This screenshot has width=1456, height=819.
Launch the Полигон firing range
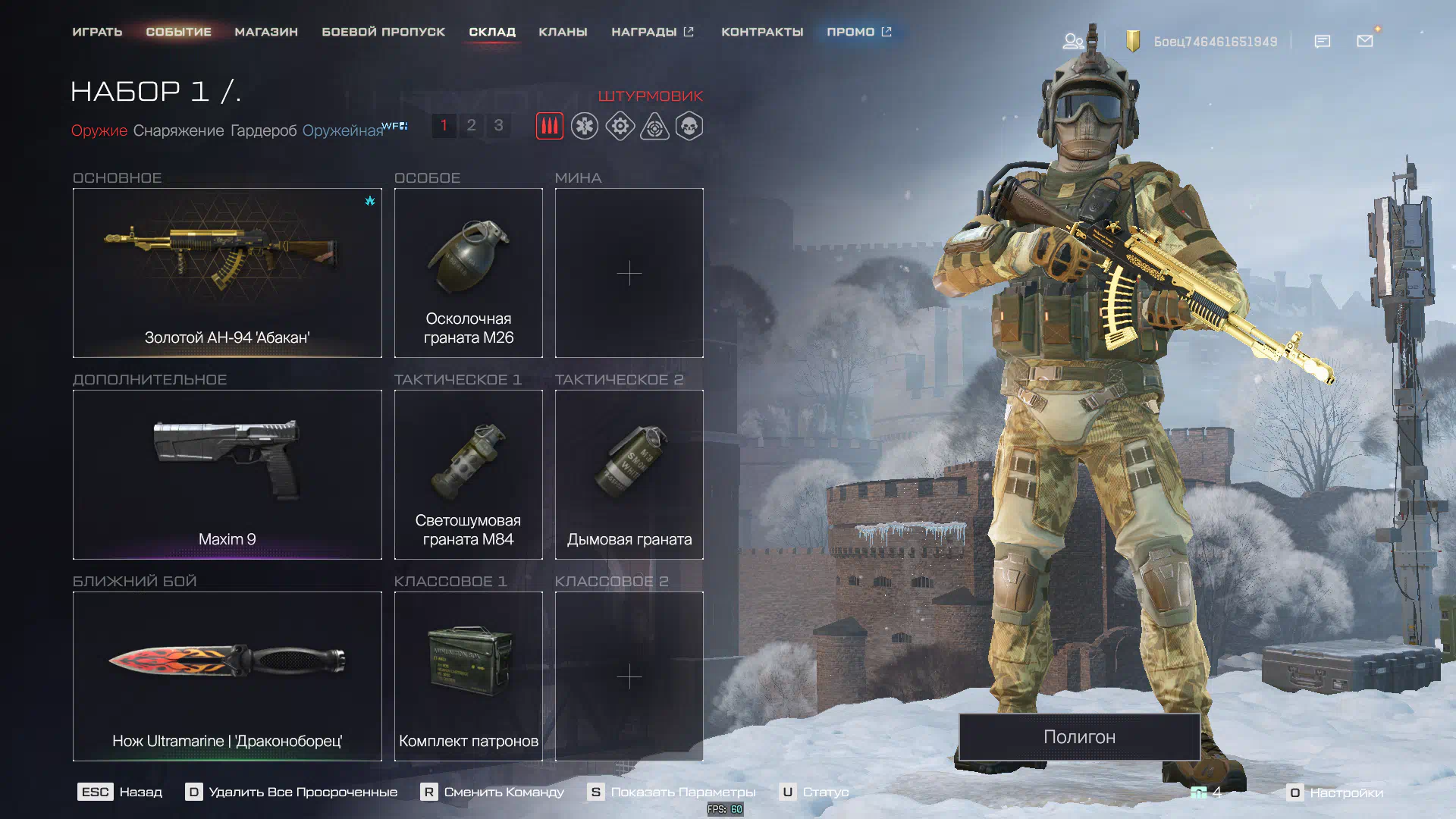[1079, 736]
